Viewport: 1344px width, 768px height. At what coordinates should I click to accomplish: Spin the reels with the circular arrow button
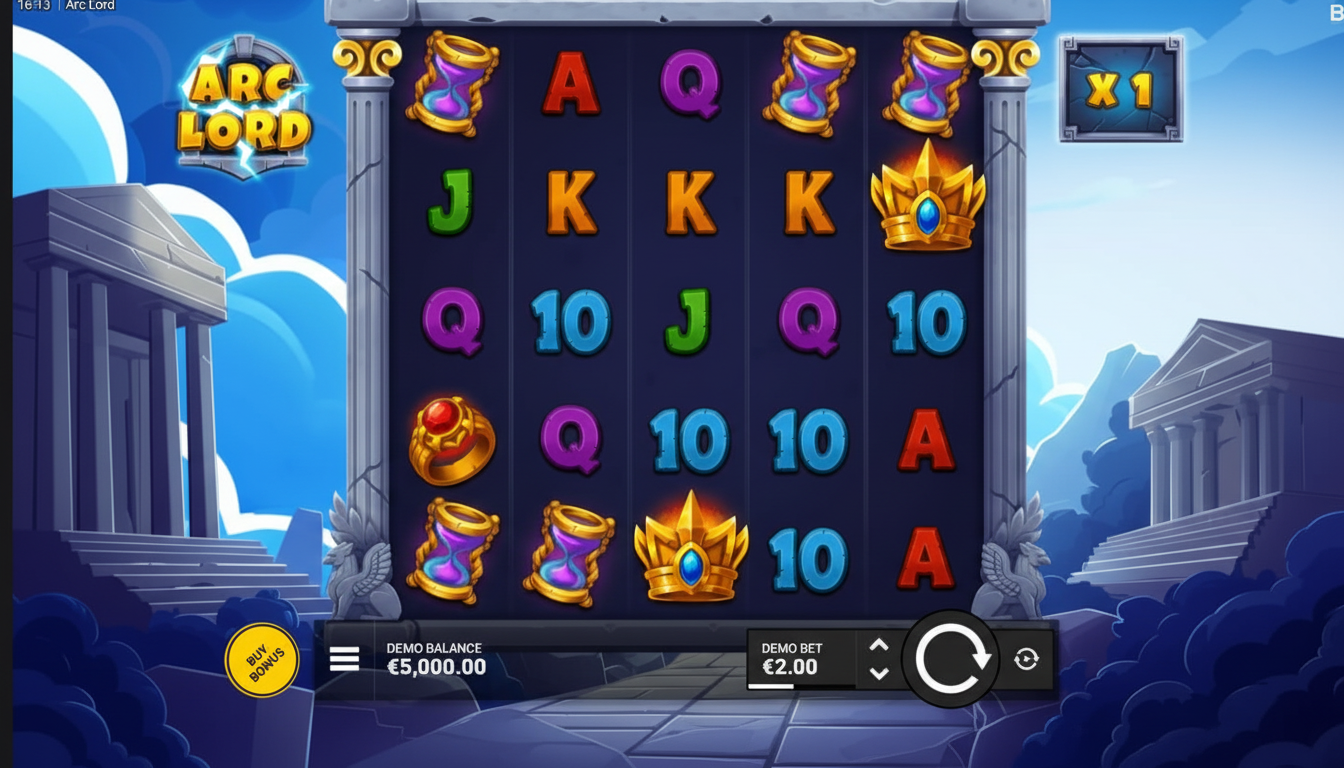(951, 659)
